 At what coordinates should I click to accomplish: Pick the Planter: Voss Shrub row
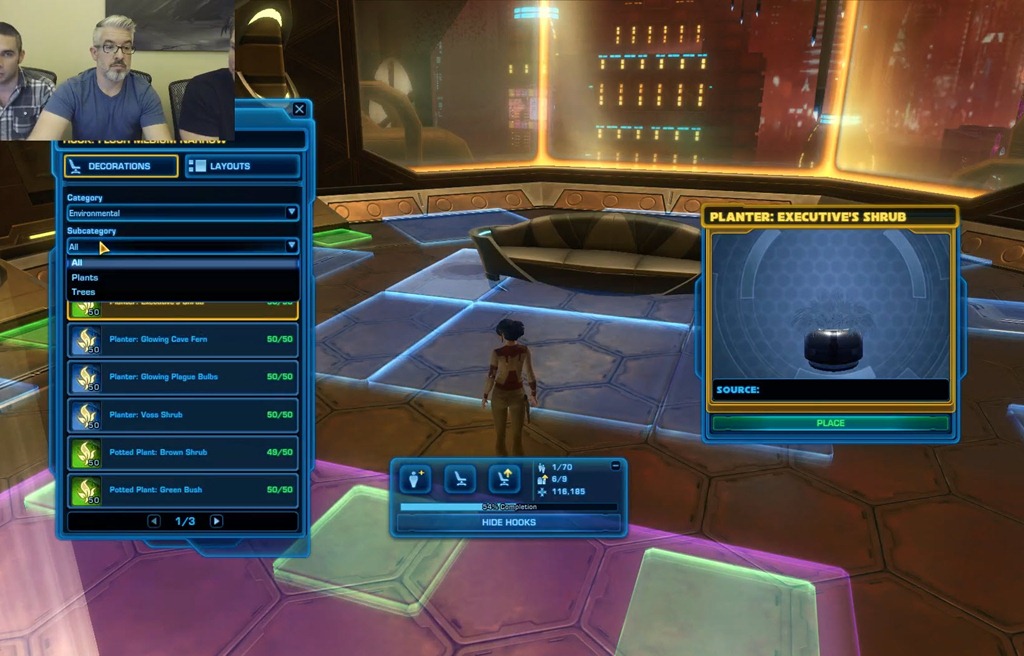pyautogui.click(x=182, y=415)
